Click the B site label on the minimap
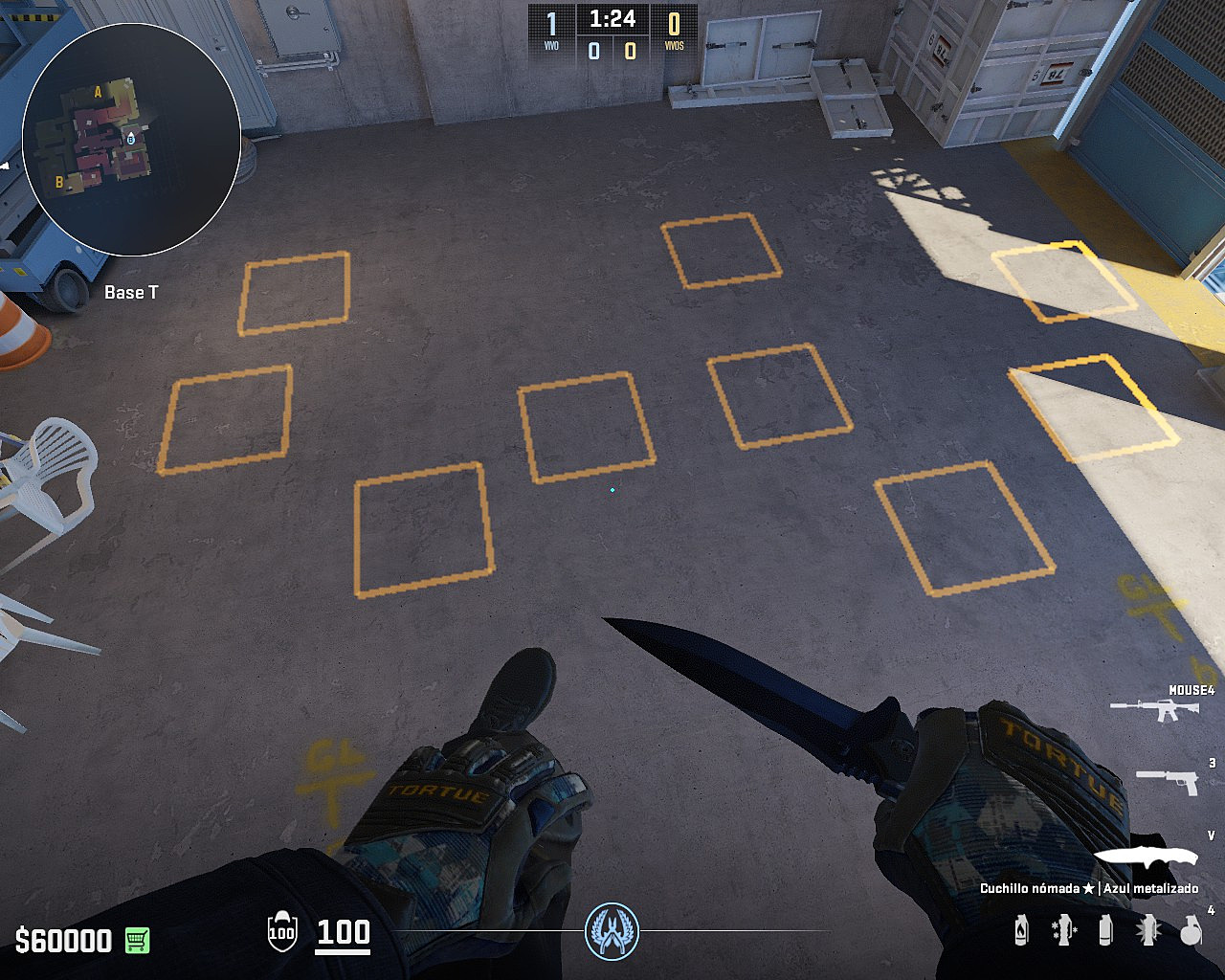 pyautogui.click(x=59, y=182)
